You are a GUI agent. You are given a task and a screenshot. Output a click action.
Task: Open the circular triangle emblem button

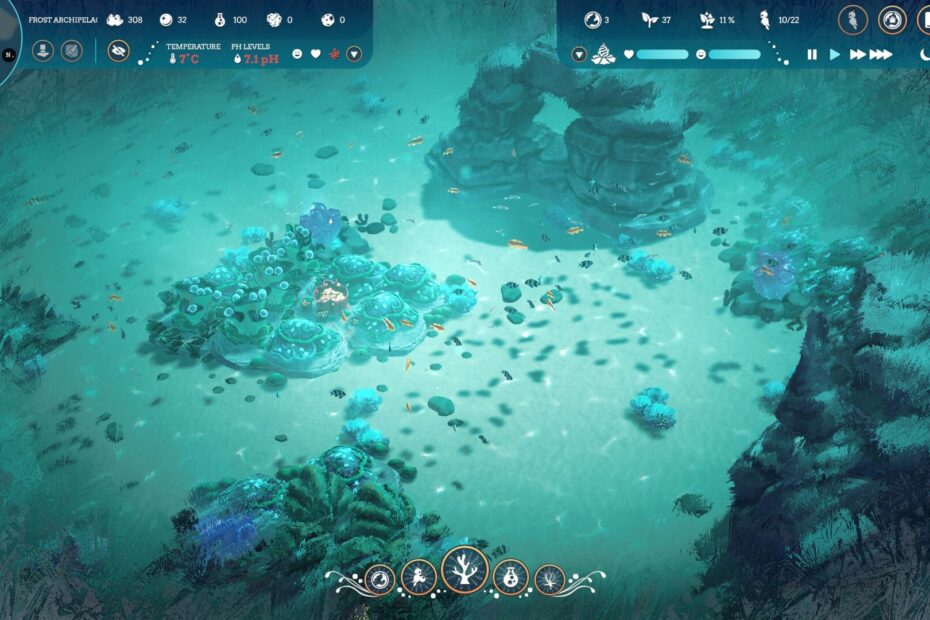892,20
